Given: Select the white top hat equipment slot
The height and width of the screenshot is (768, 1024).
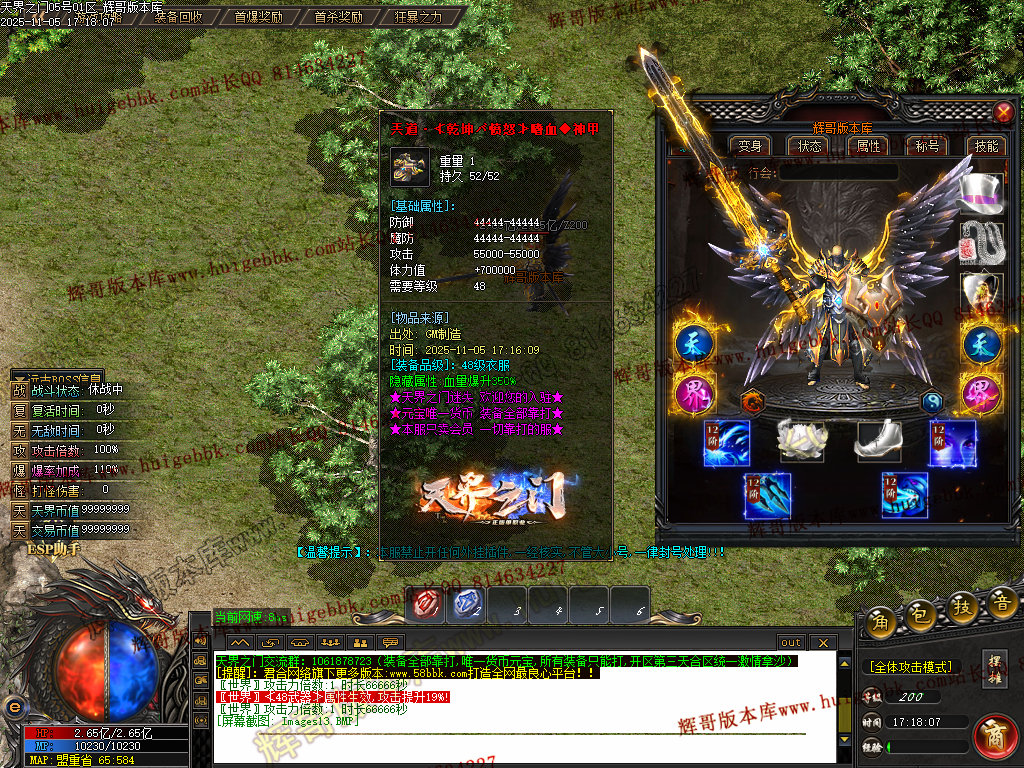Looking at the screenshot, I should (x=980, y=193).
